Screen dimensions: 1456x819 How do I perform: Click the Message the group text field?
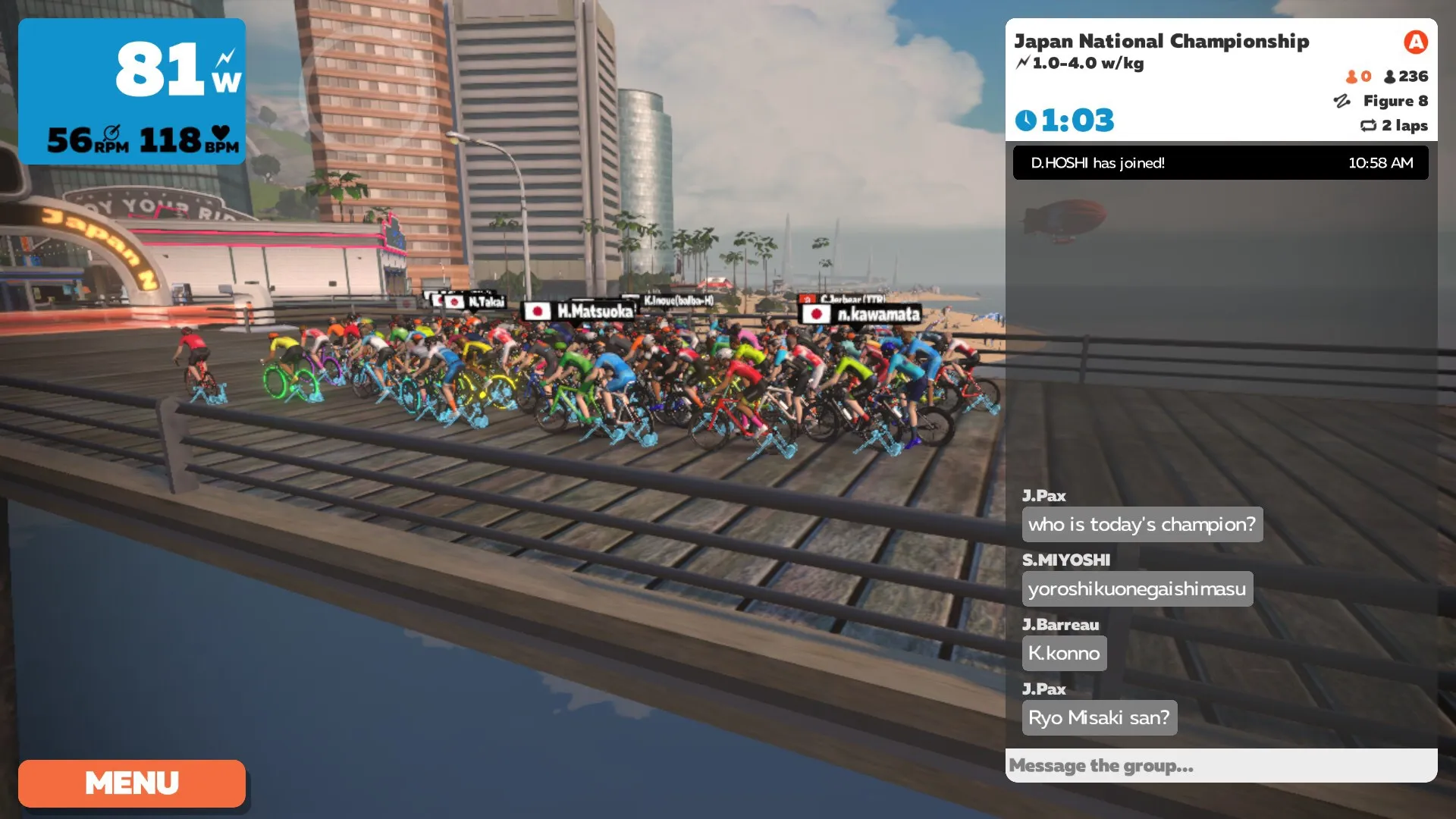(1220, 765)
